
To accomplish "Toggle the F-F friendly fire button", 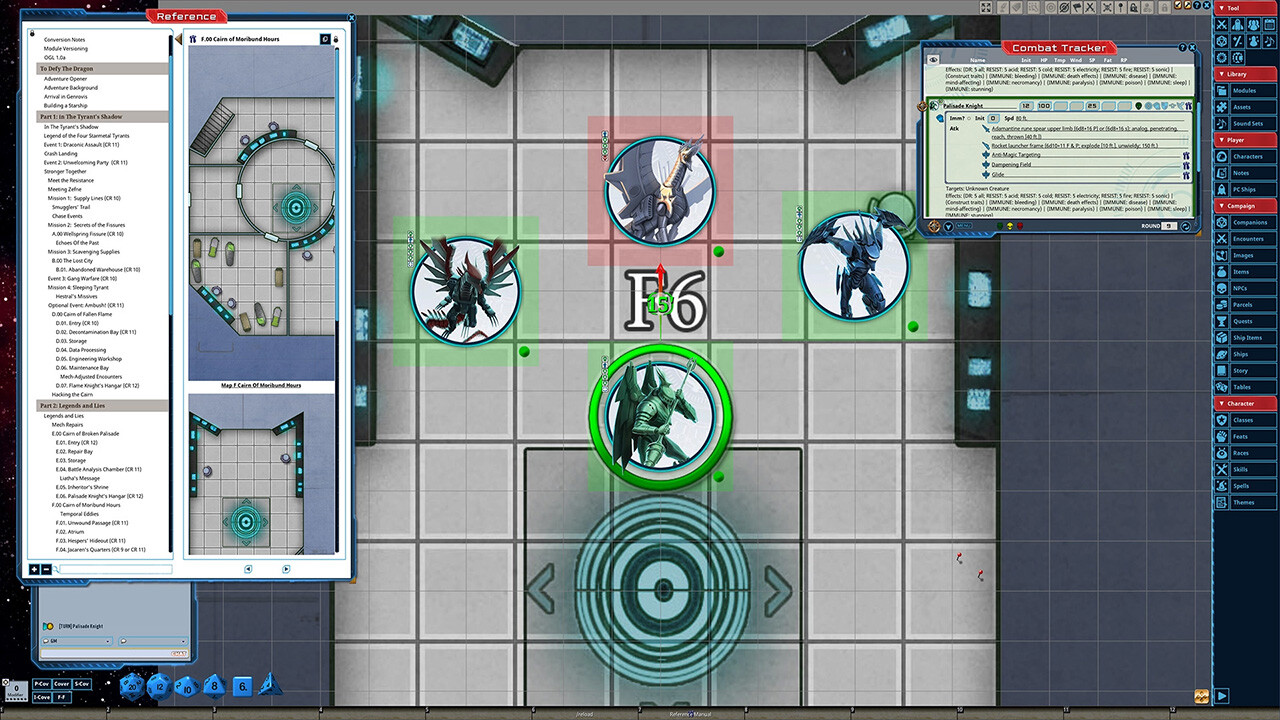I will [63, 697].
